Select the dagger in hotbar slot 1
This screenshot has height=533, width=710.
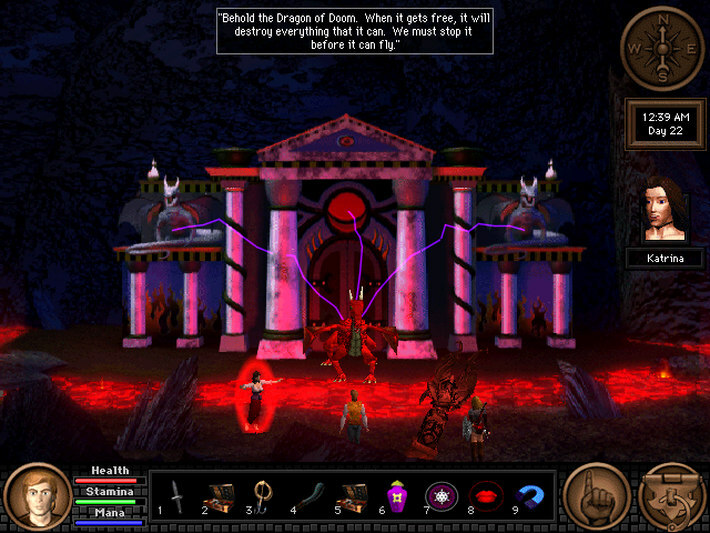[177, 496]
